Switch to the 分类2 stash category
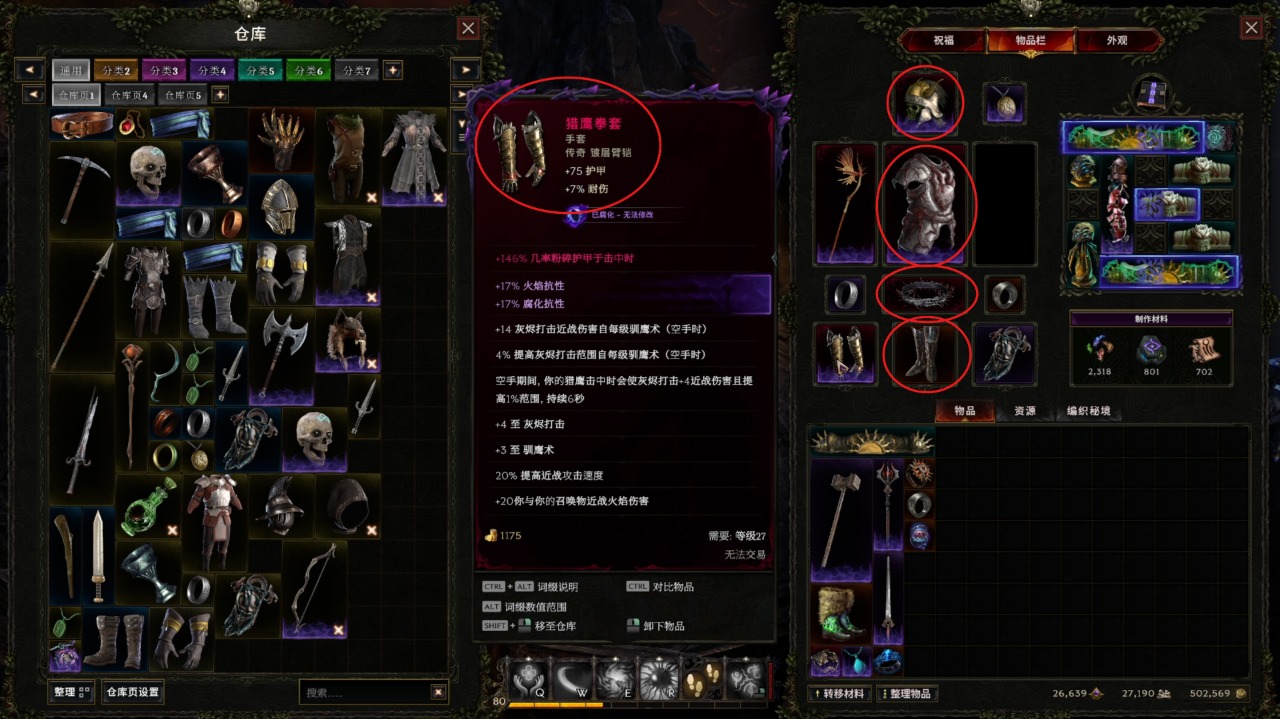This screenshot has width=1280, height=719. (115, 70)
